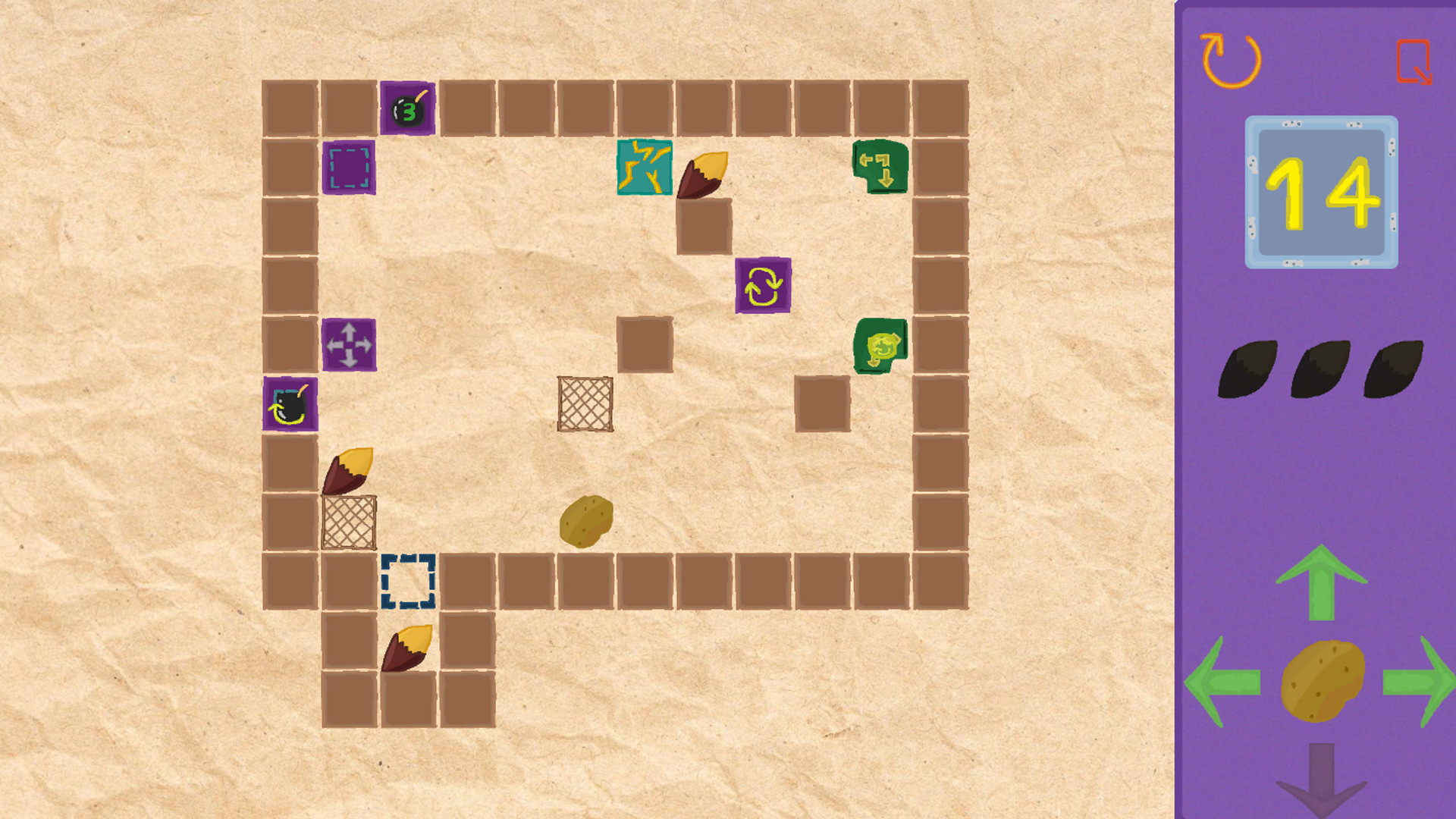Click the restart level icon
The height and width of the screenshot is (819, 1456).
pyautogui.click(x=1232, y=59)
